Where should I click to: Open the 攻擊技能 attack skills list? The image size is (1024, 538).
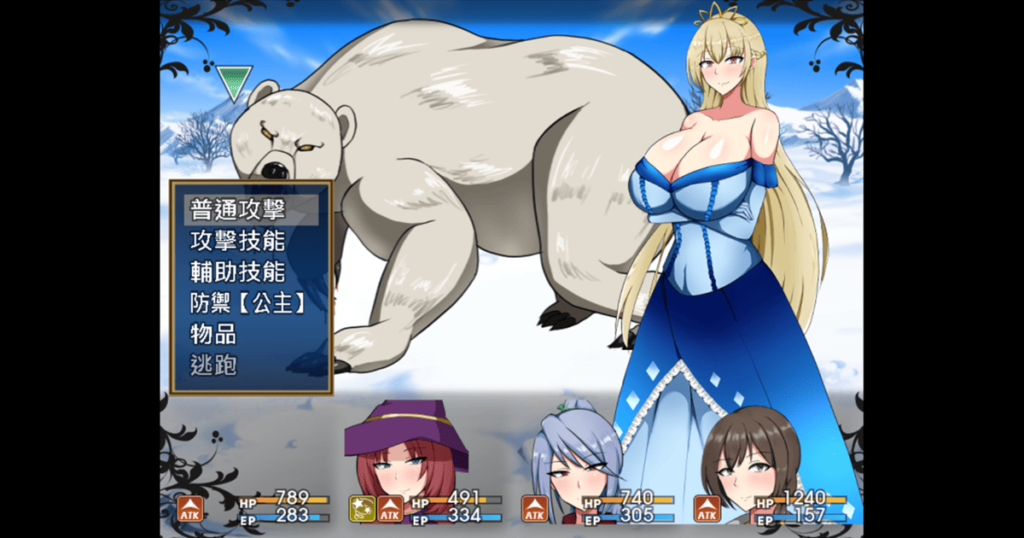(x=238, y=241)
